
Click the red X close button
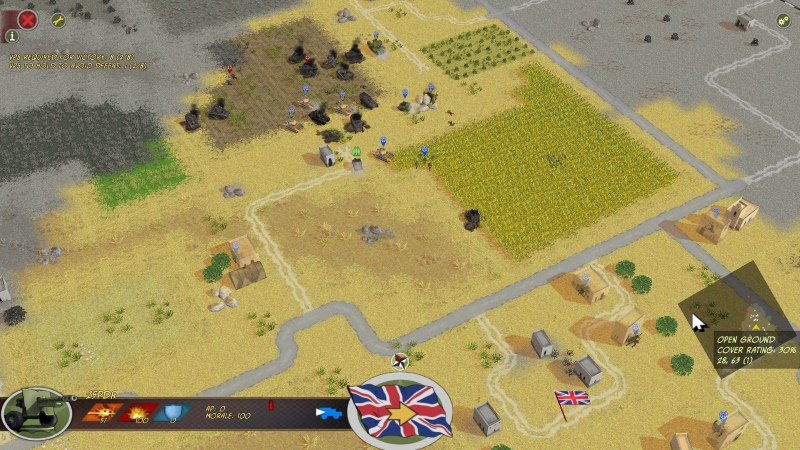pos(28,18)
